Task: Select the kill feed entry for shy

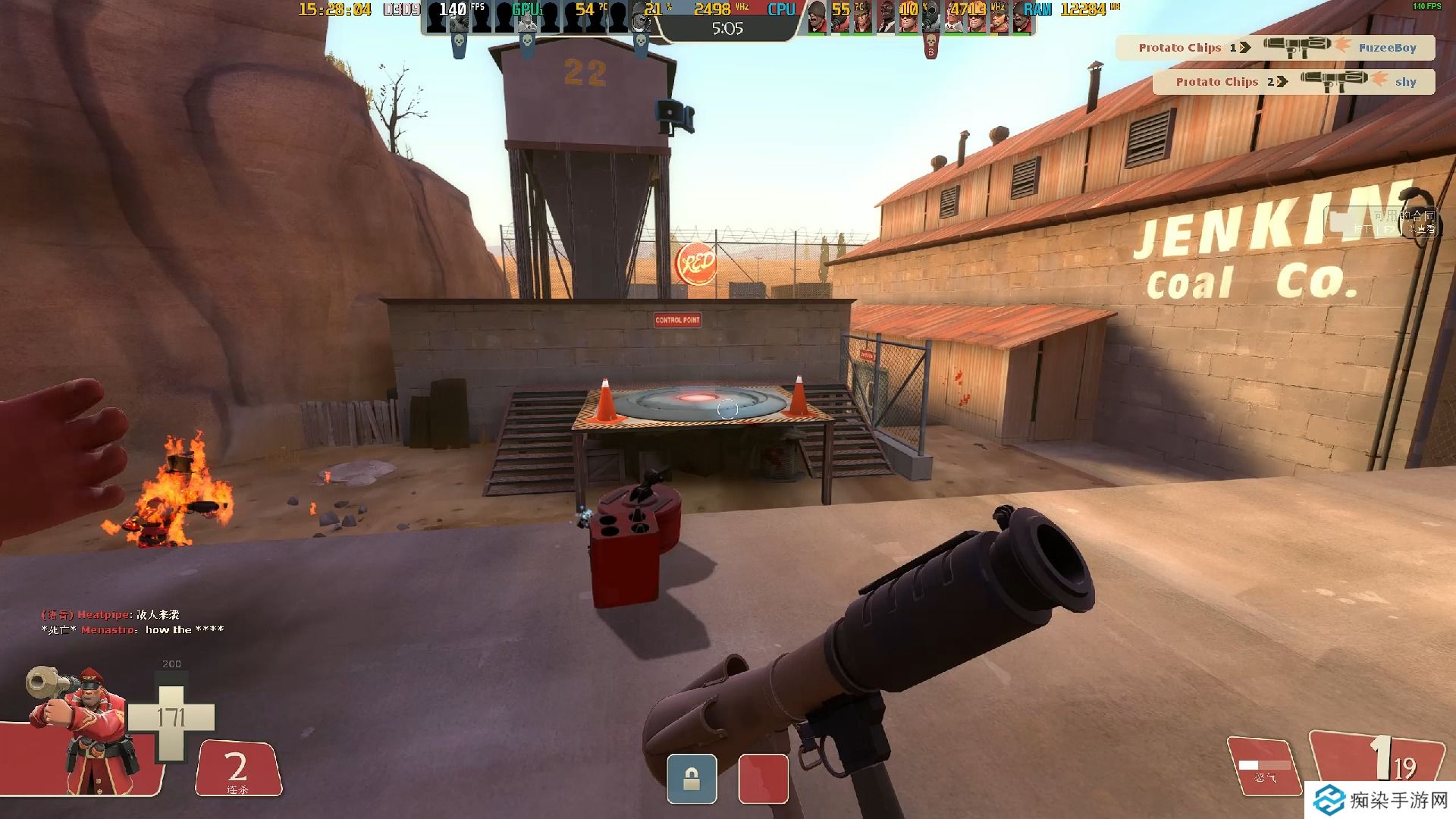Action: (1294, 82)
